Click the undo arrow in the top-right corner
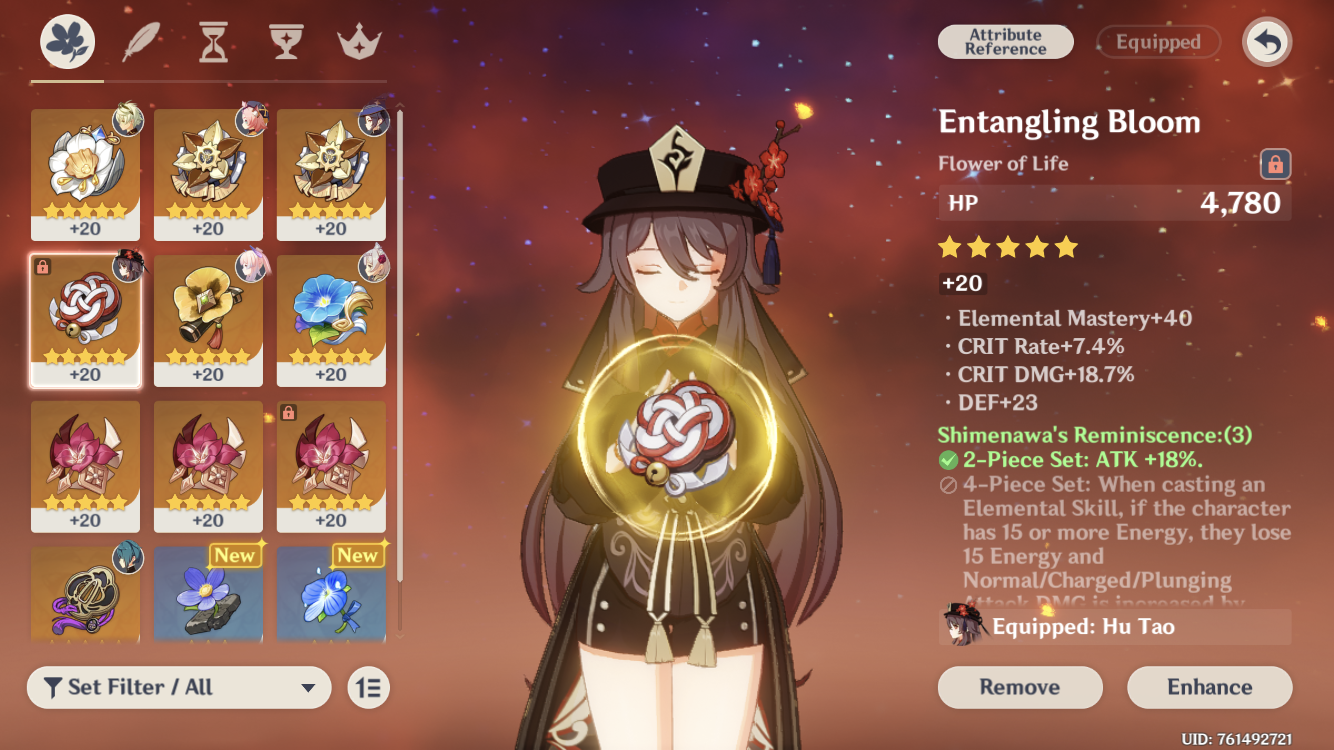This screenshot has height=750, width=1334. (x=1266, y=42)
